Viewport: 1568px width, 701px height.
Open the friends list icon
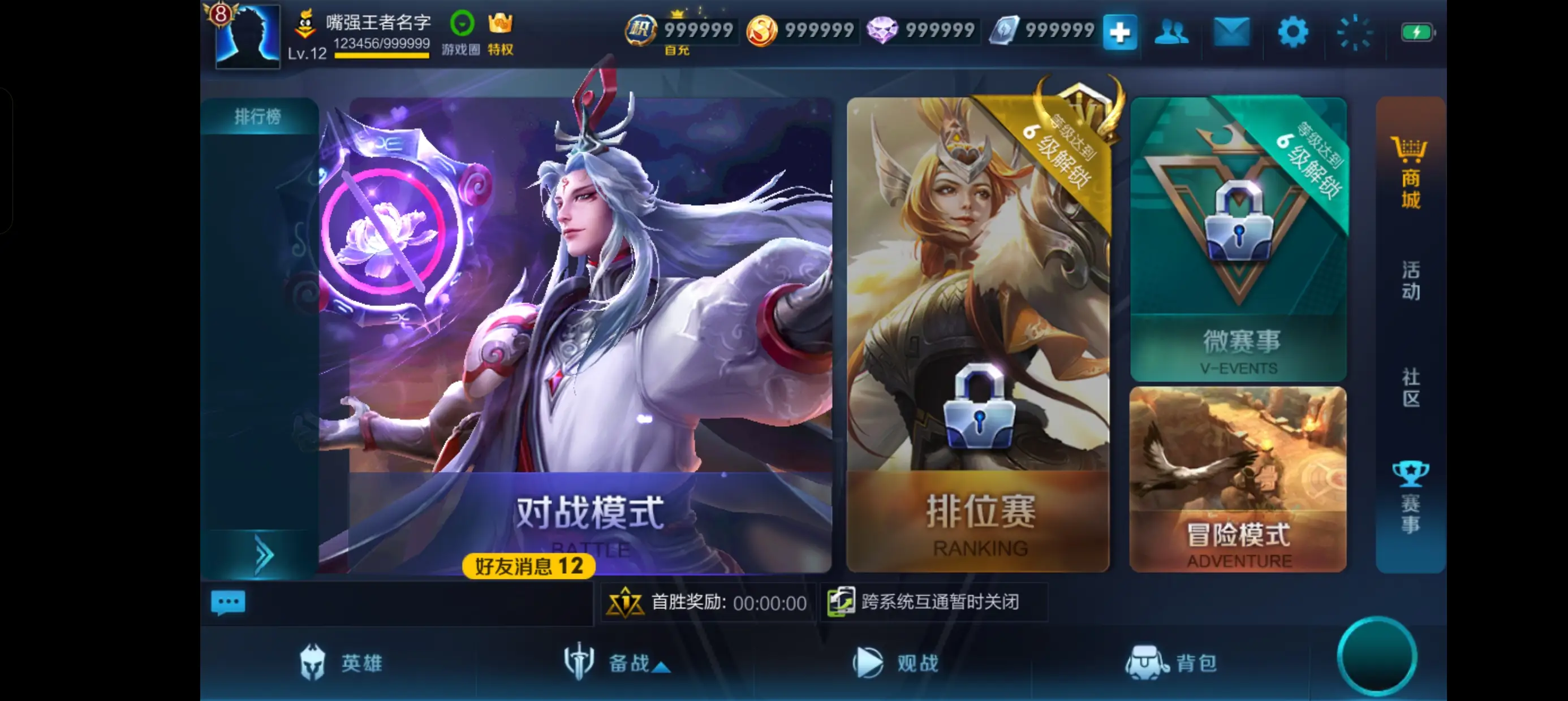tap(1171, 33)
